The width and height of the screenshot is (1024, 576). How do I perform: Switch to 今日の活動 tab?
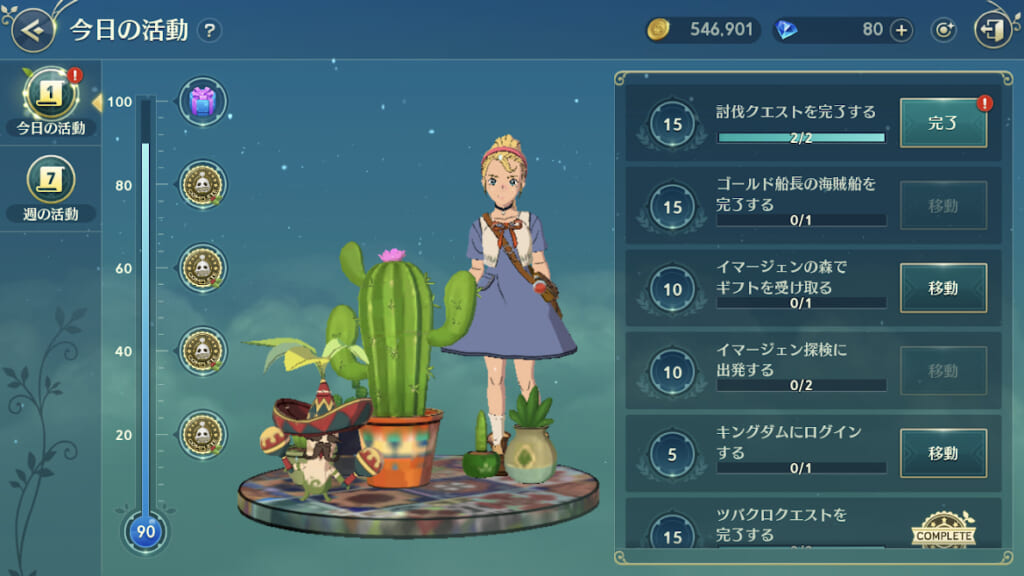tap(50, 102)
